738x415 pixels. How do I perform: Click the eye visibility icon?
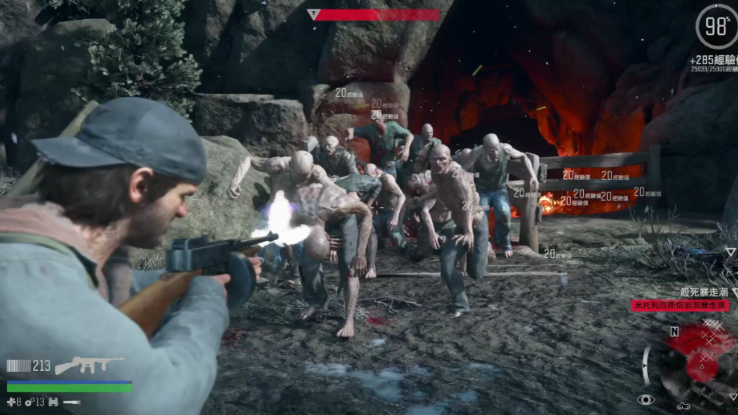coord(645,400)
